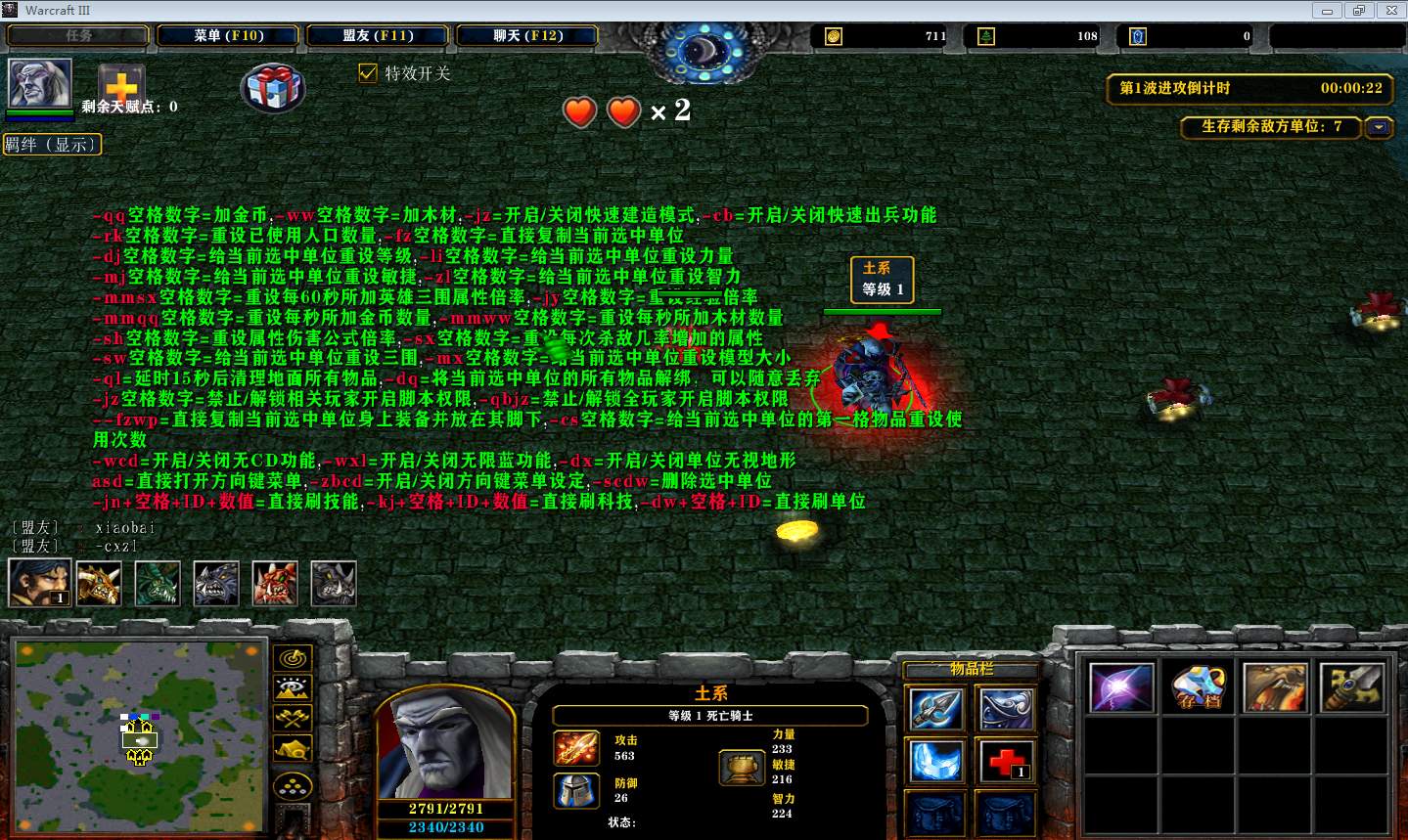1408x840 pixels.
Task: Toggle the 特效开关 checkbox
Action: 368,73
